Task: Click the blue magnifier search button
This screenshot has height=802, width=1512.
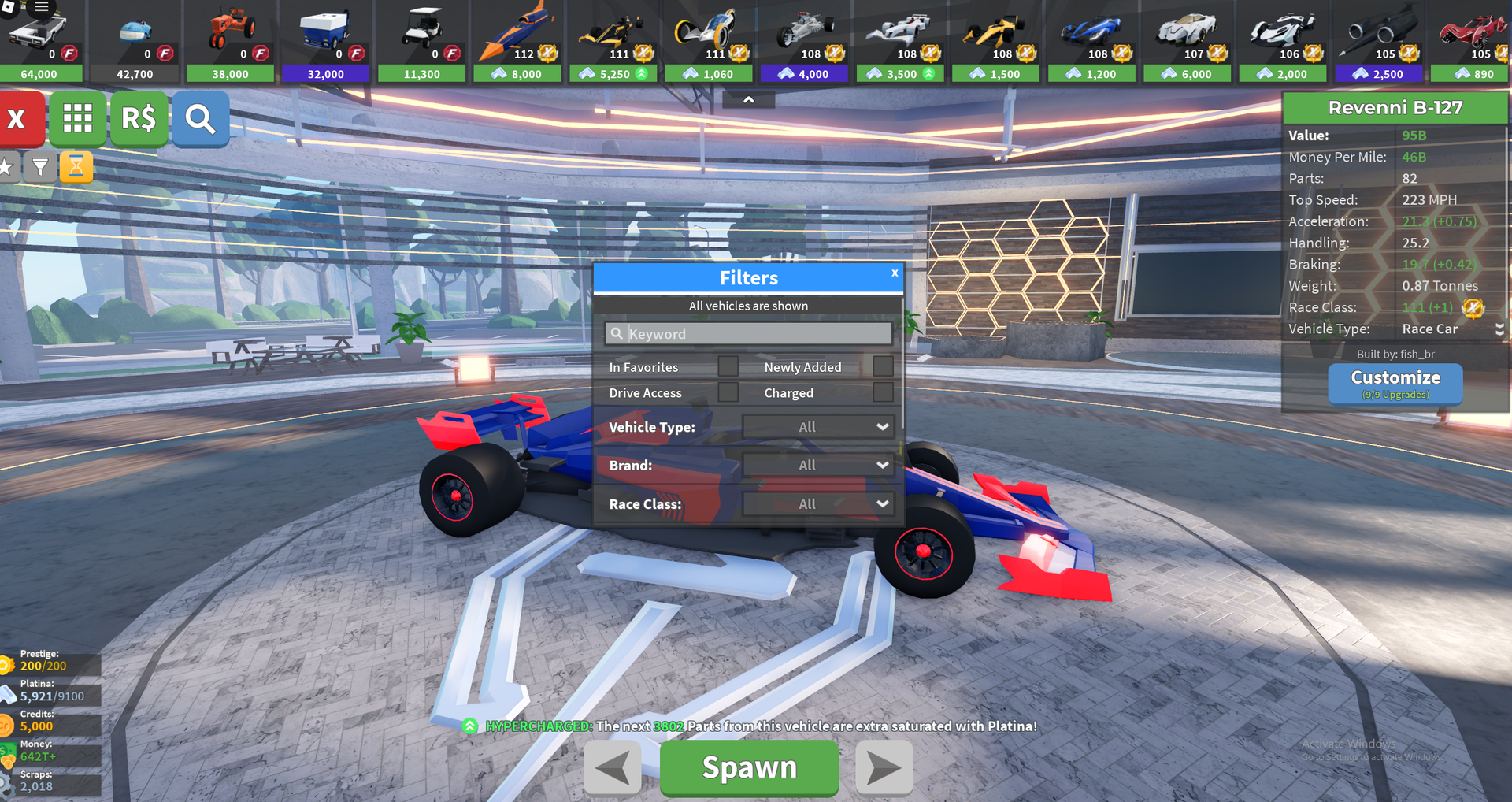Action: coord(200,119)
